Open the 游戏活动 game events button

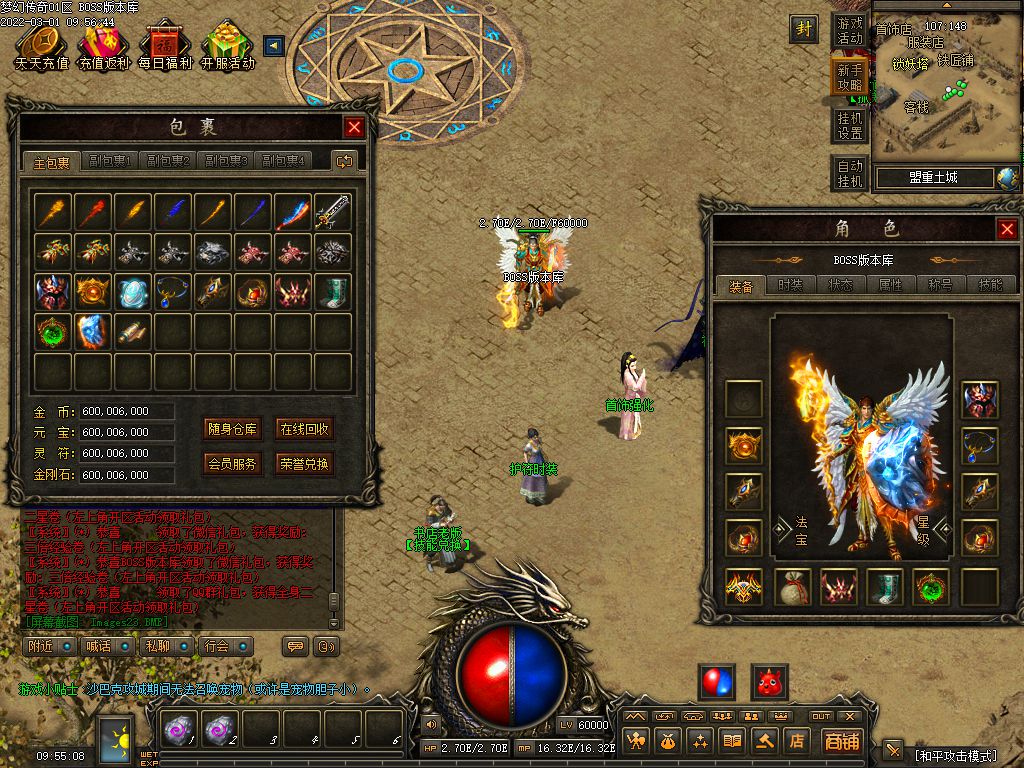[x=850, y=30]
